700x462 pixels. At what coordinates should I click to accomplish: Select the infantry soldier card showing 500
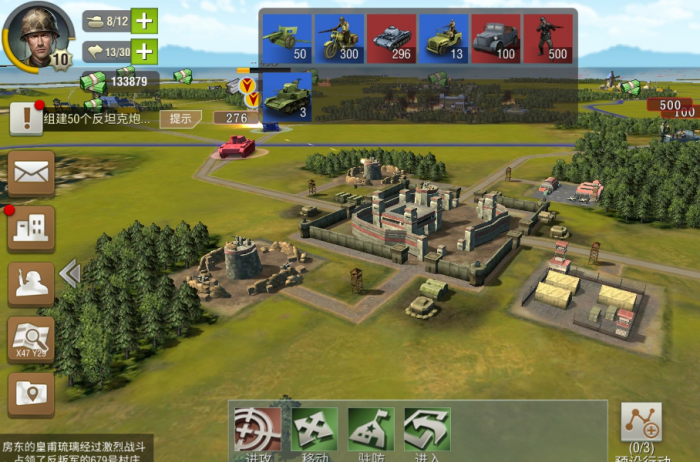[x=548, y=38]
